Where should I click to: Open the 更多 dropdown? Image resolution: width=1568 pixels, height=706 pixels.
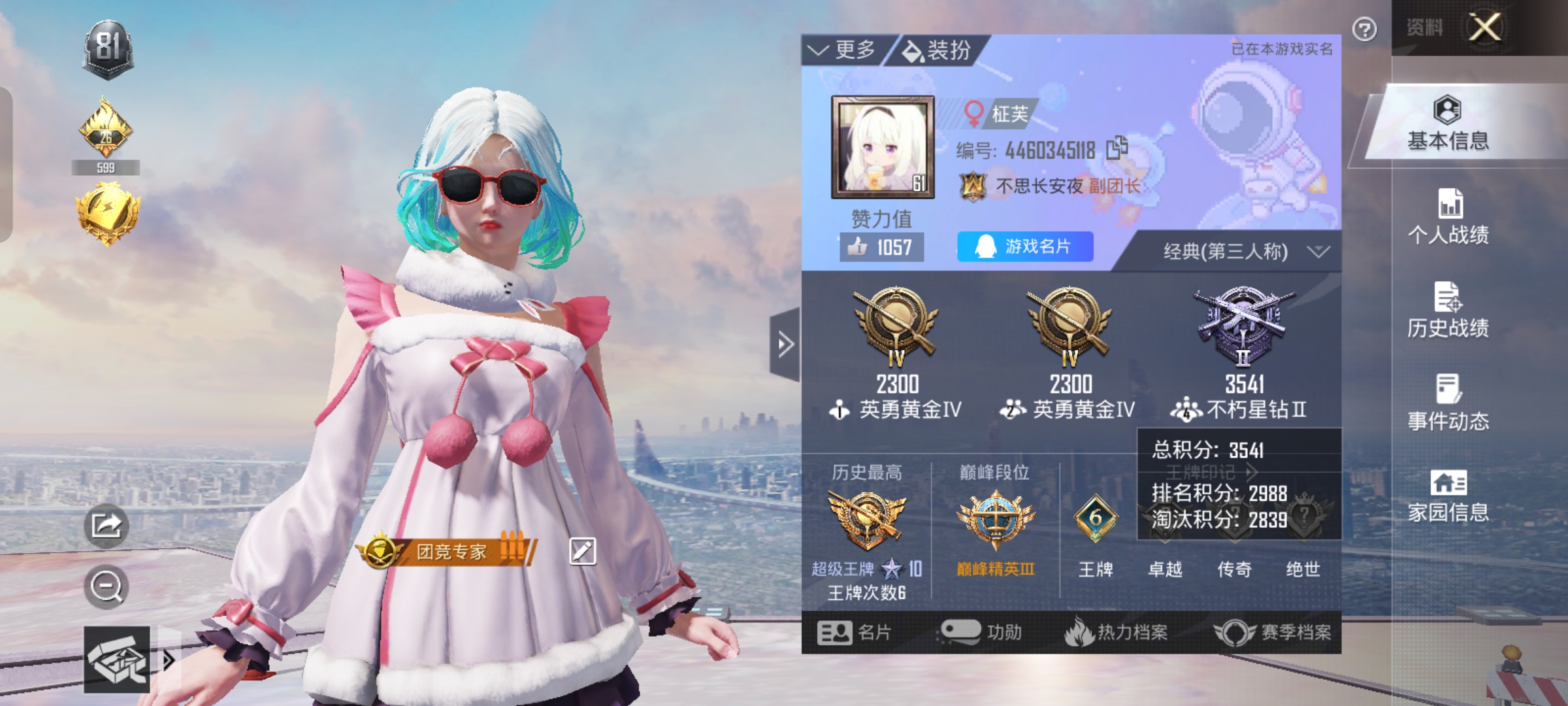(843, 50)
